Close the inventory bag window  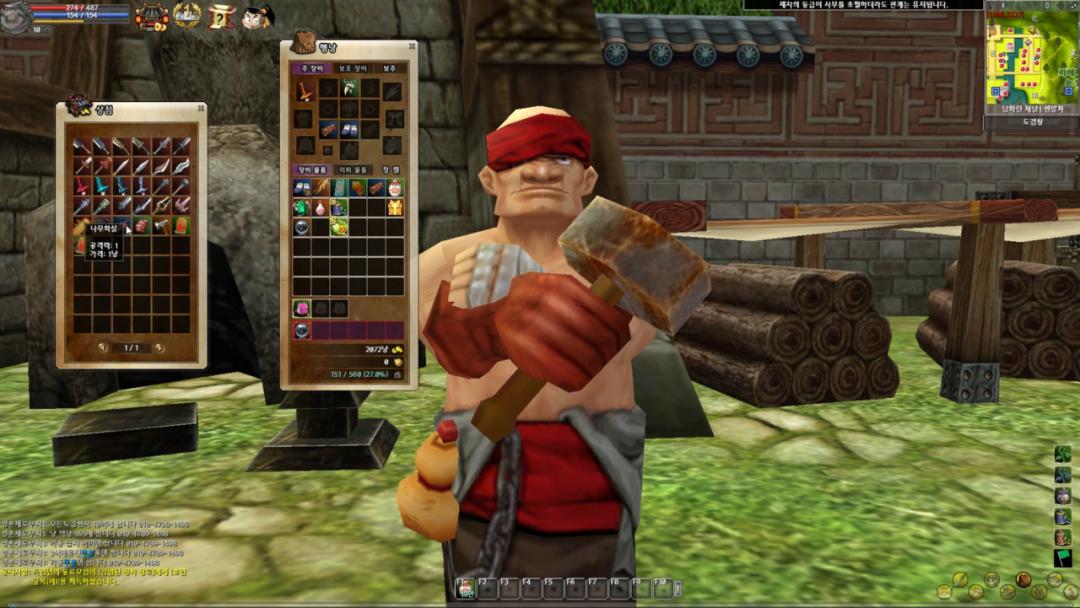411,46
